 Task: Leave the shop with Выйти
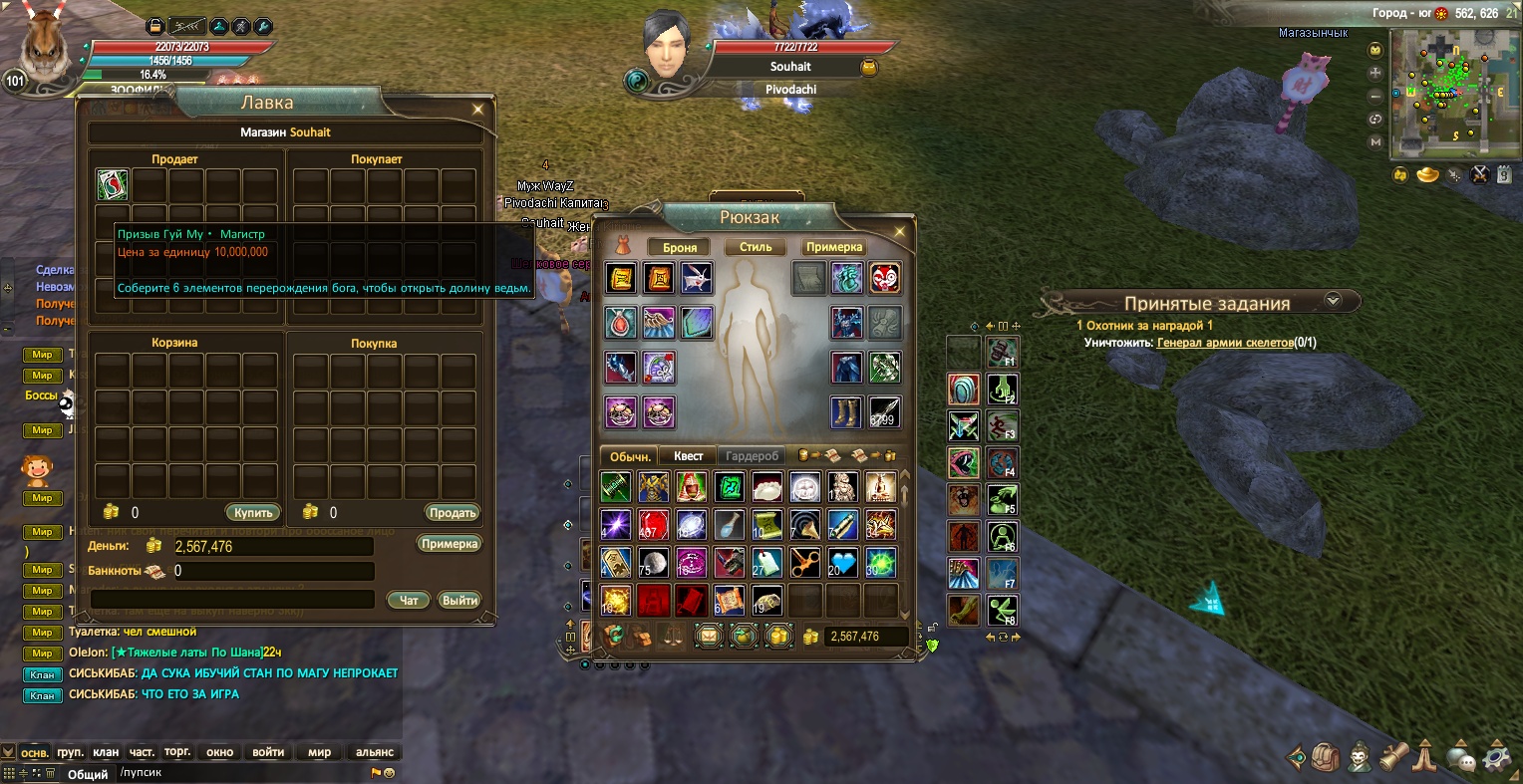(459, 600)
